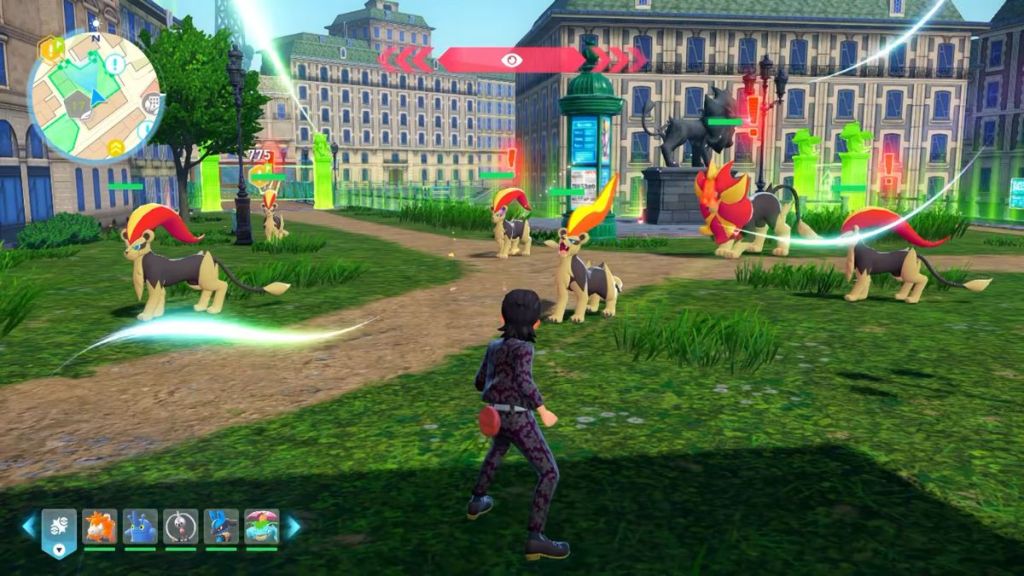Open the circular minimap
Viewport: 1024px width, 576px height.
point(95,96)
